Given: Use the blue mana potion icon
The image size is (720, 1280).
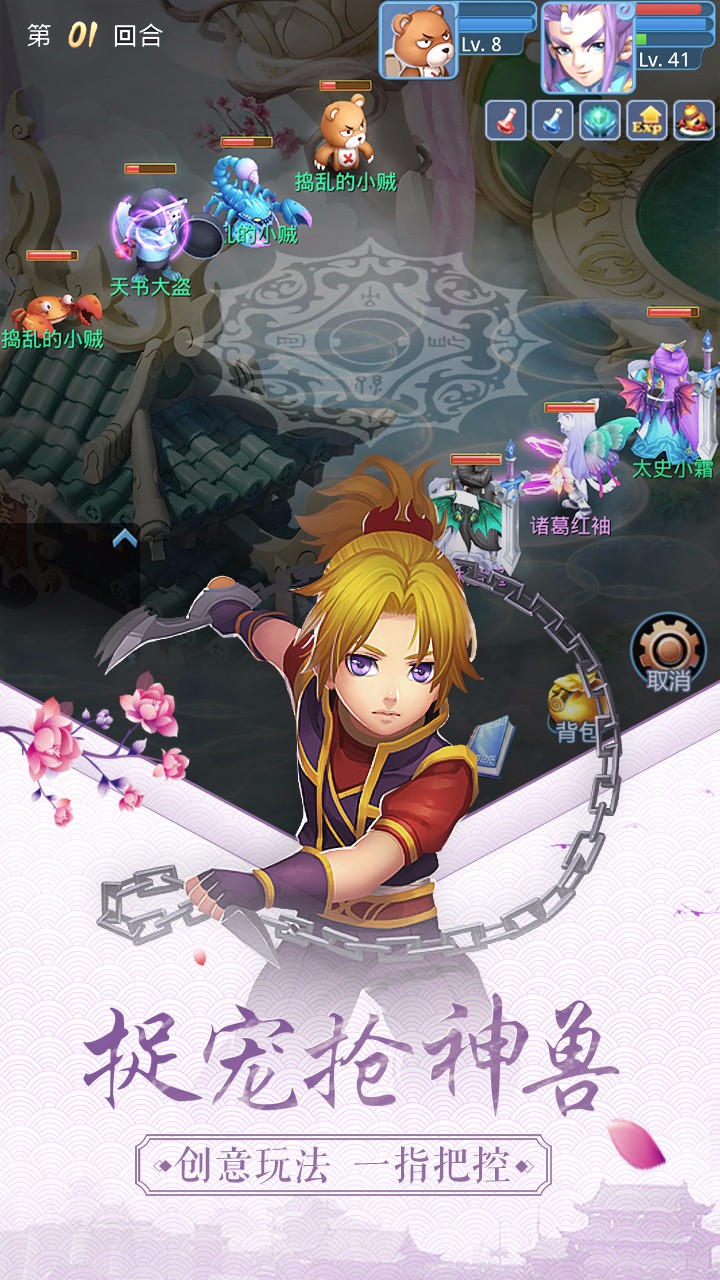Looking at the screenshot, I should pyautogui.click(x=552, y=120).
